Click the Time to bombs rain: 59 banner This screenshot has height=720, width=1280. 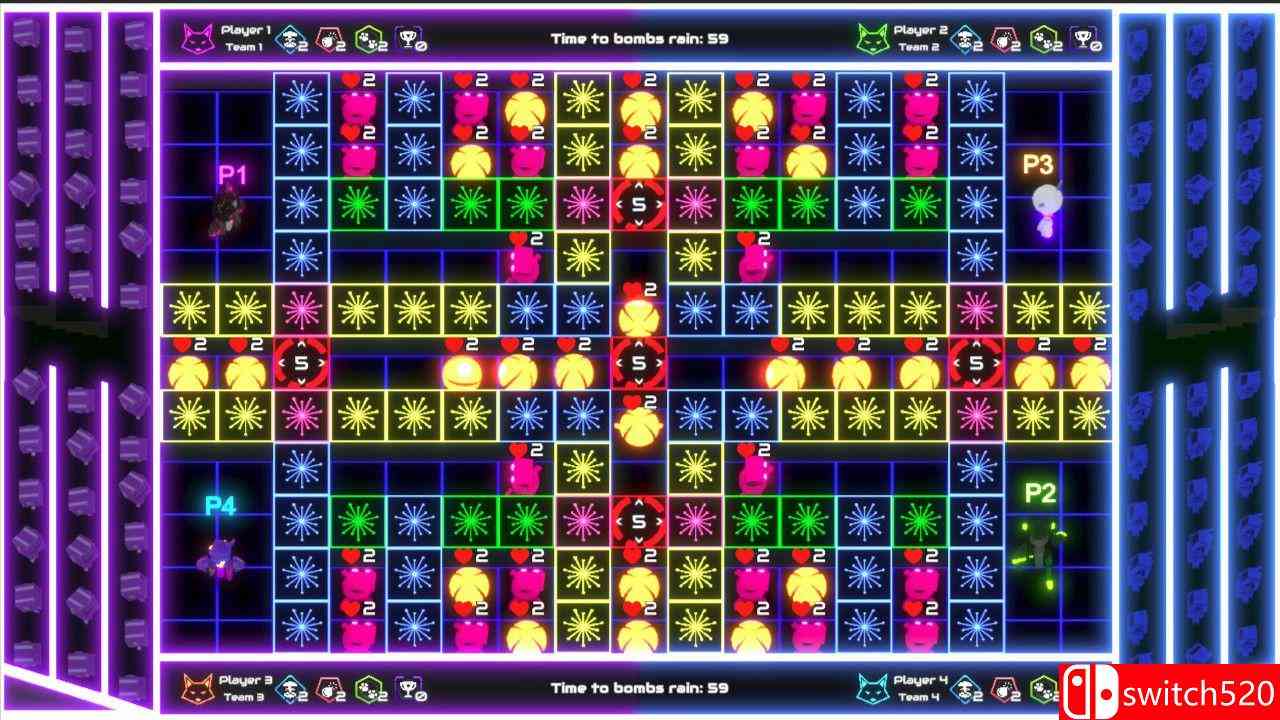638,38
